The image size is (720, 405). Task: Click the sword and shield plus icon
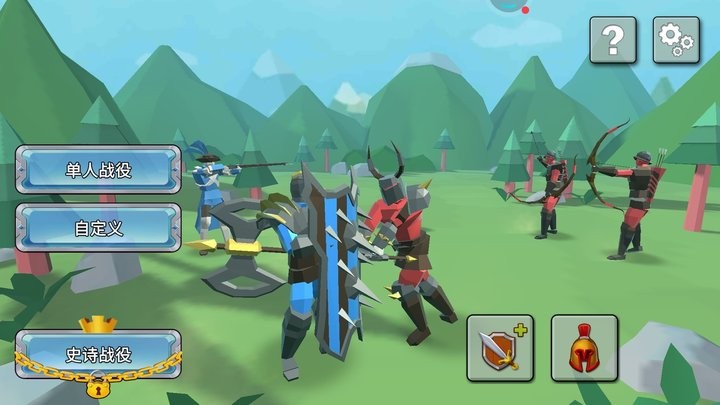tap(500, 348)
